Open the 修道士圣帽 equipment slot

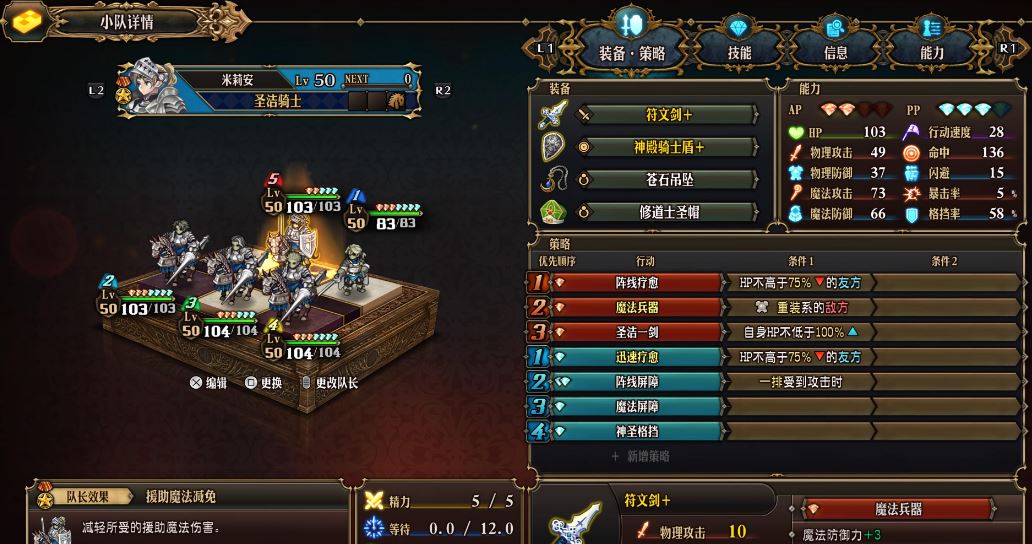[669, 212]
